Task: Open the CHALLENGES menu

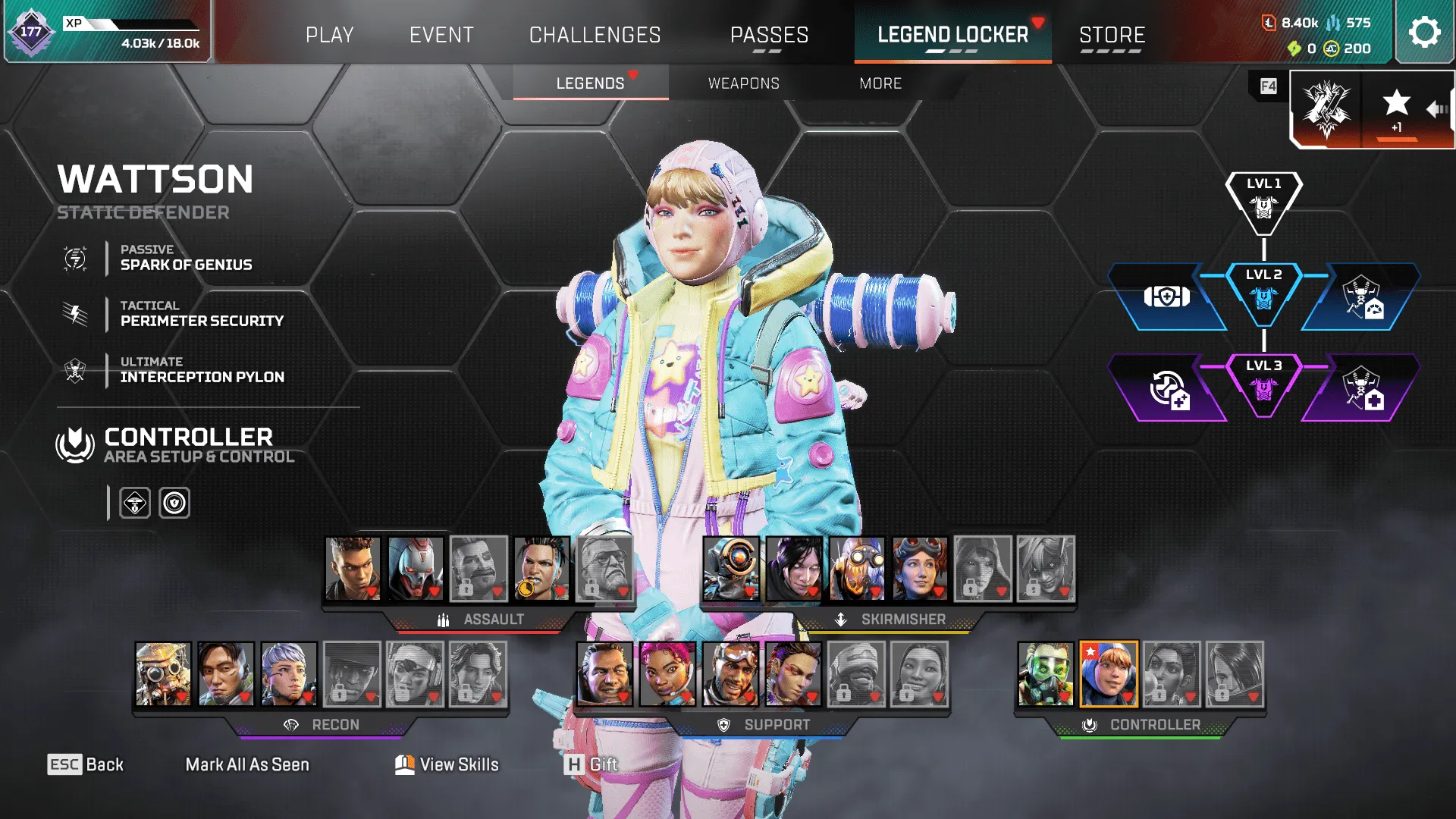Action: 595,34
